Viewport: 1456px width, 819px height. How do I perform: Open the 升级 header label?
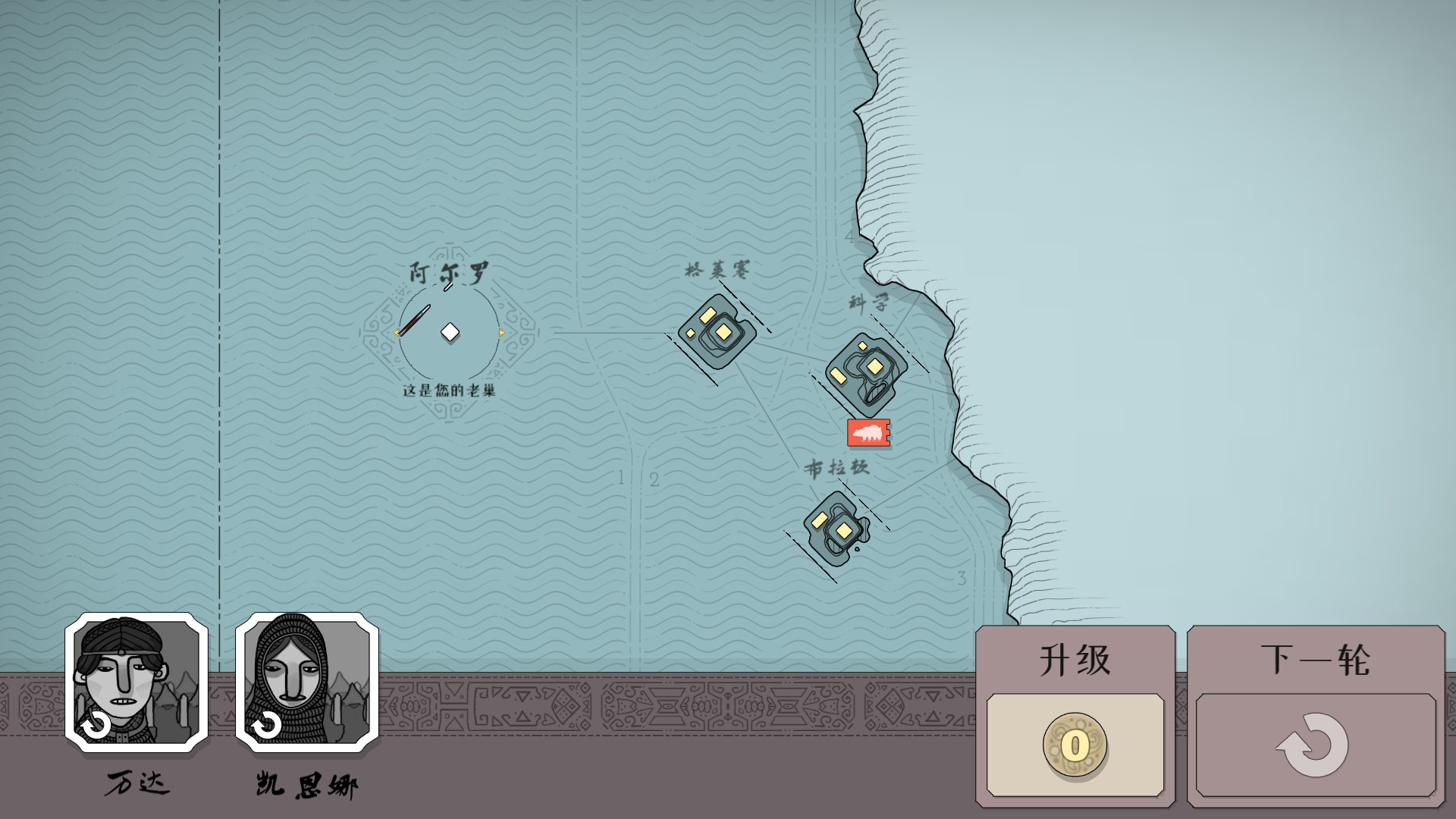coord(1075,658)
